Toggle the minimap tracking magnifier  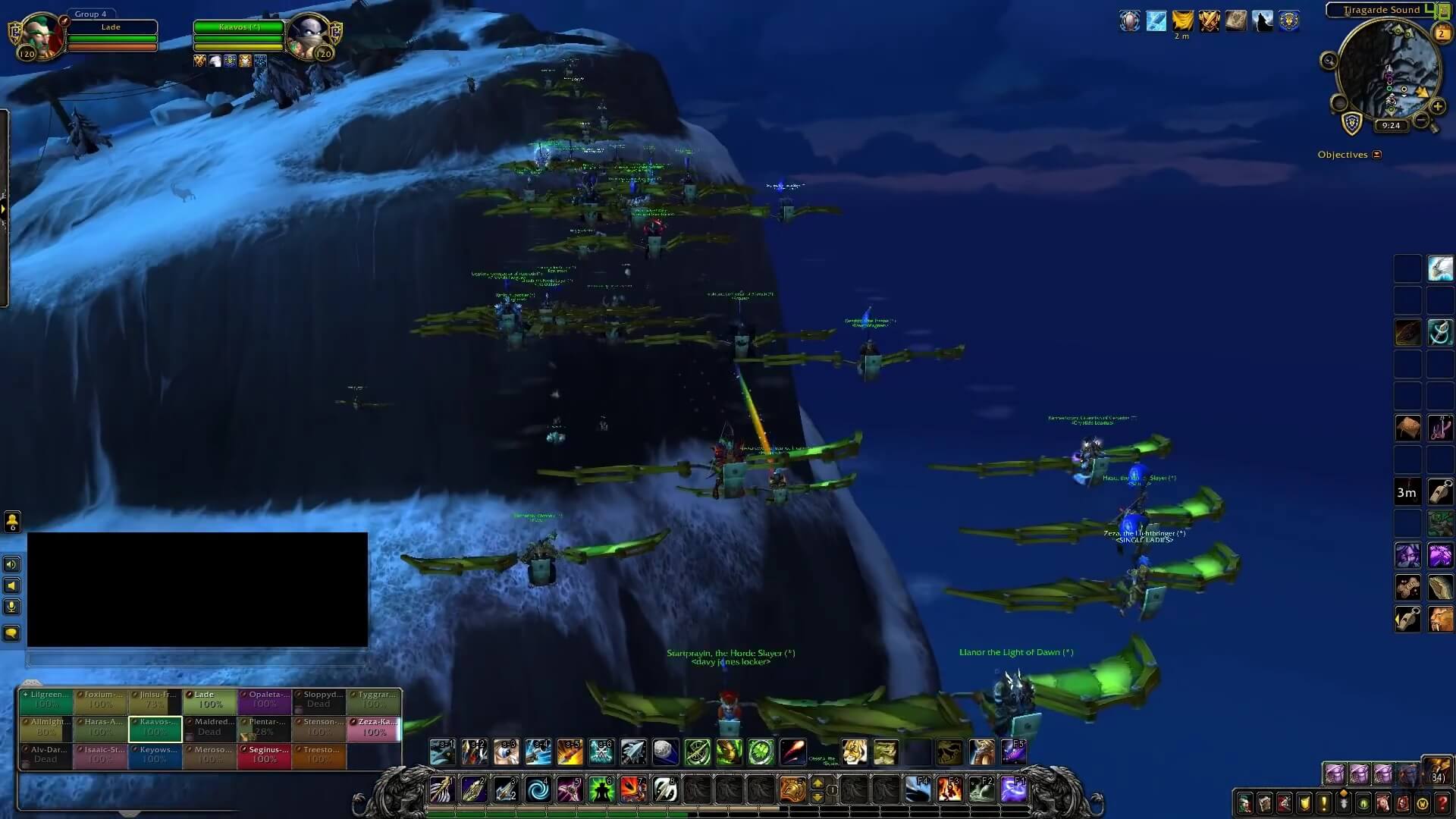click(1329, 61)
